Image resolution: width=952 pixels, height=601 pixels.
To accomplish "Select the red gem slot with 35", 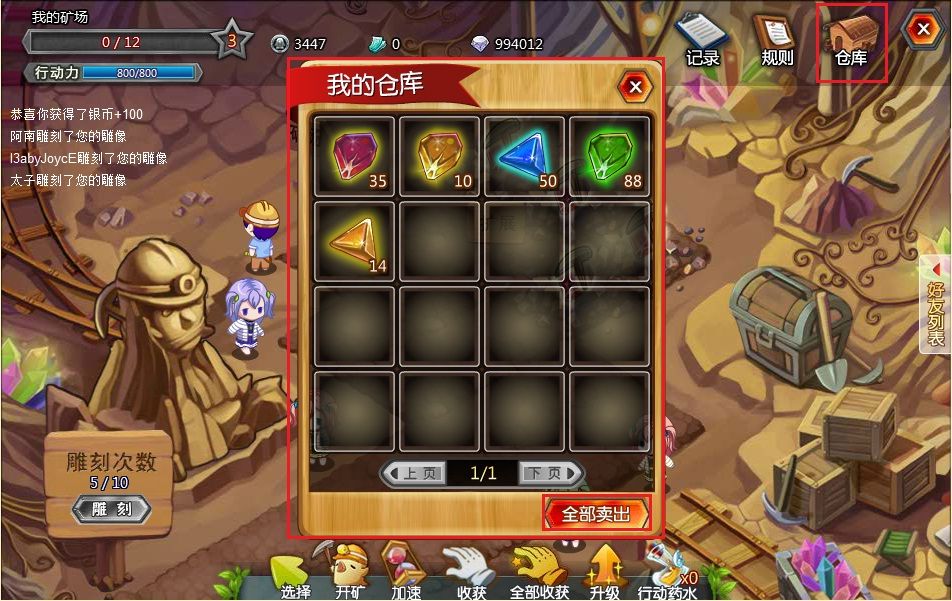I will coord(355,156).
